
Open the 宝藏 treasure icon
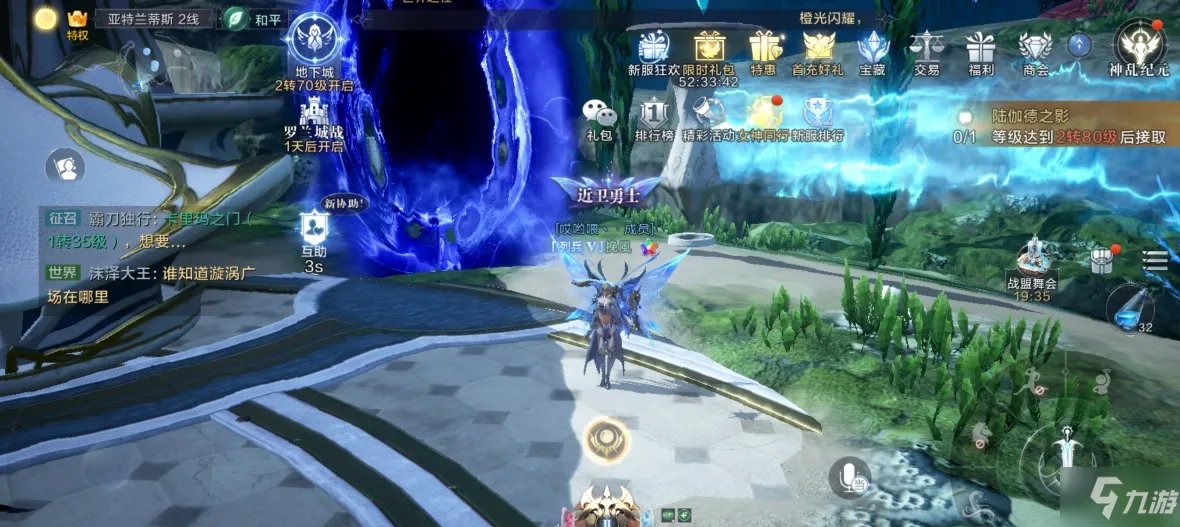coord(874,48)
